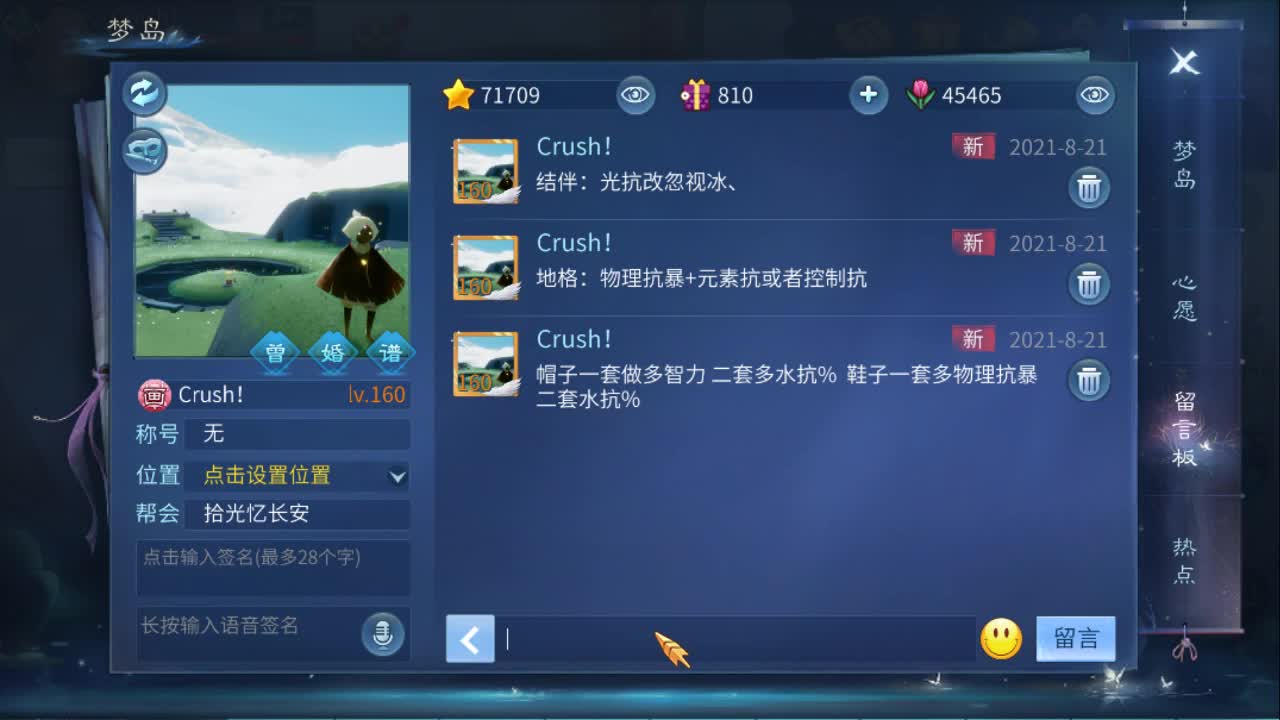Toggle the eye icon next to the flower count
Screen dimensions: 1280x720
click(x=1094, y=96)
